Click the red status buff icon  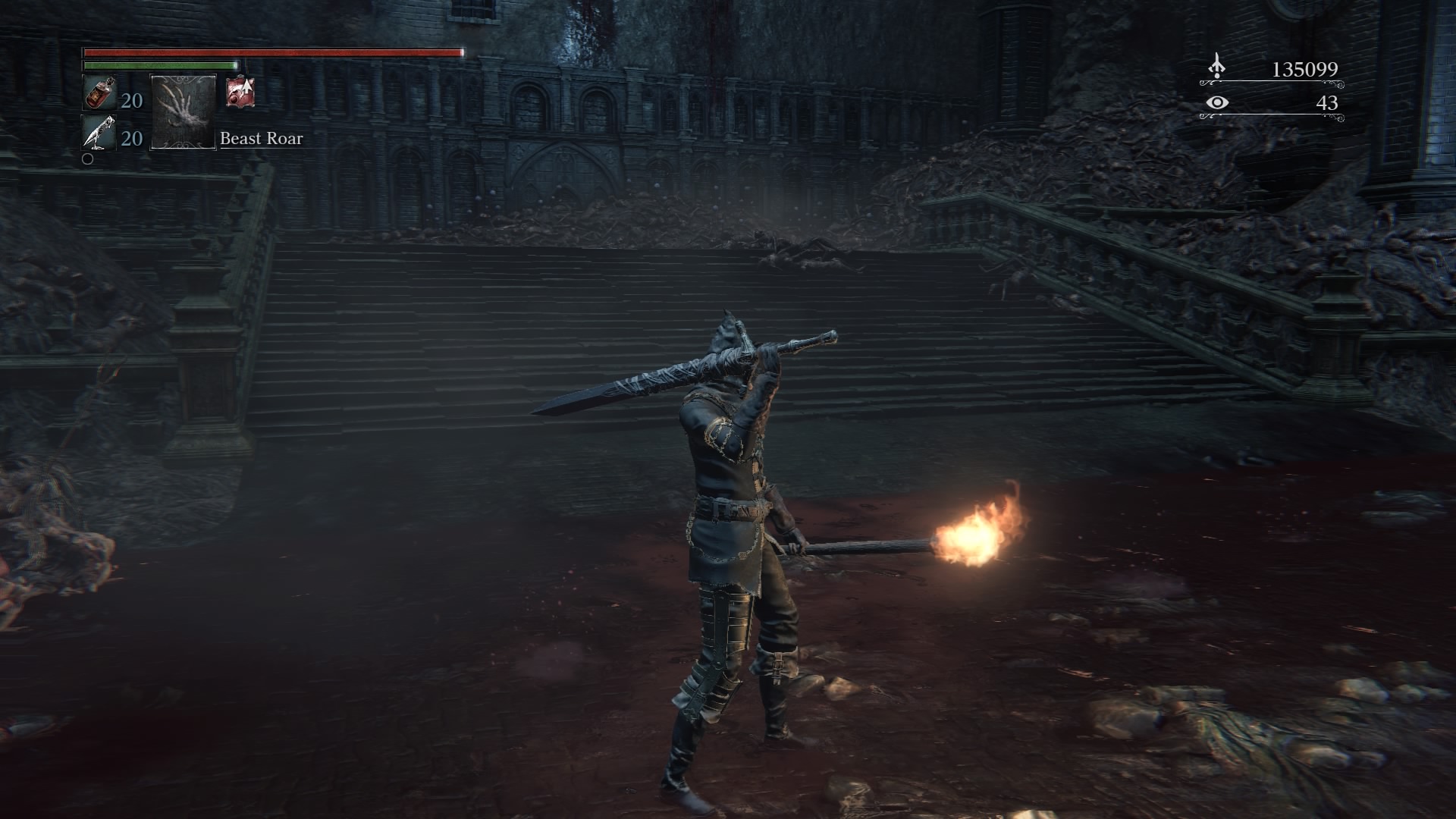pos(240,93)
